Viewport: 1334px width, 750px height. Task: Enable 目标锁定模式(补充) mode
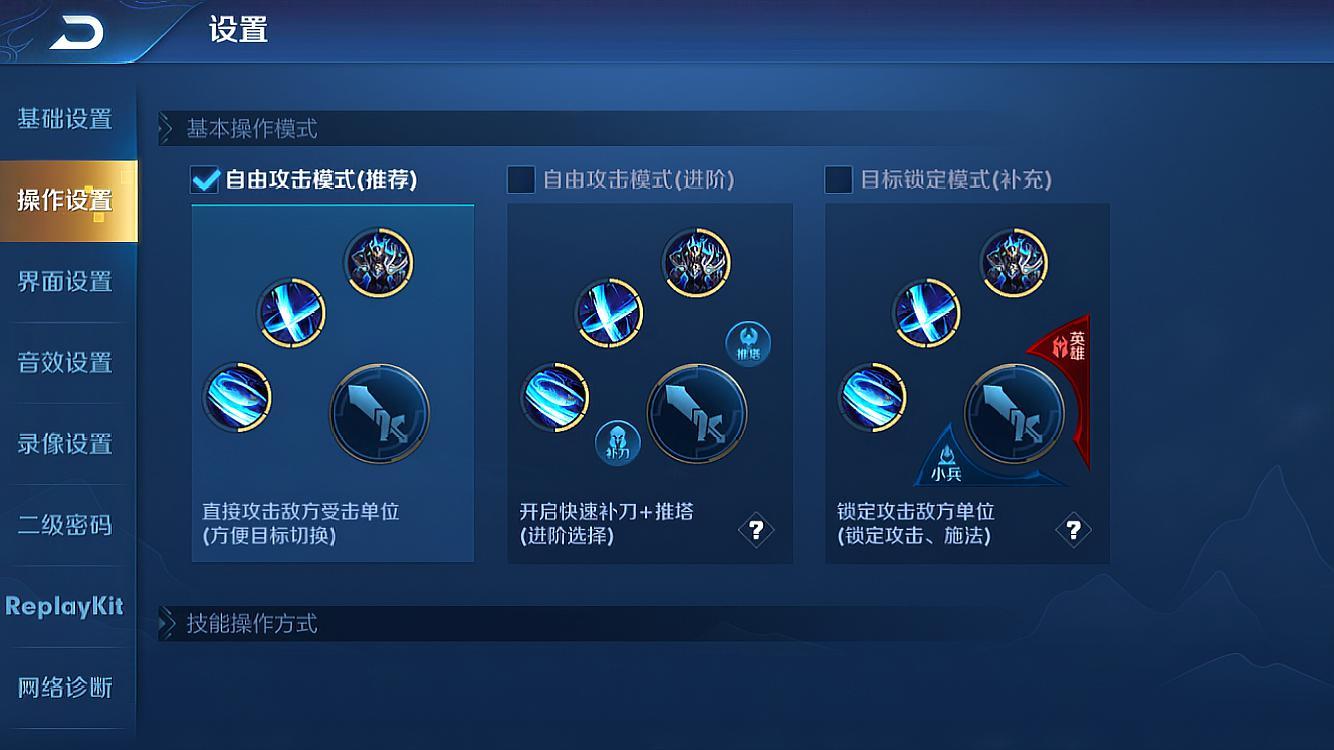837,180
